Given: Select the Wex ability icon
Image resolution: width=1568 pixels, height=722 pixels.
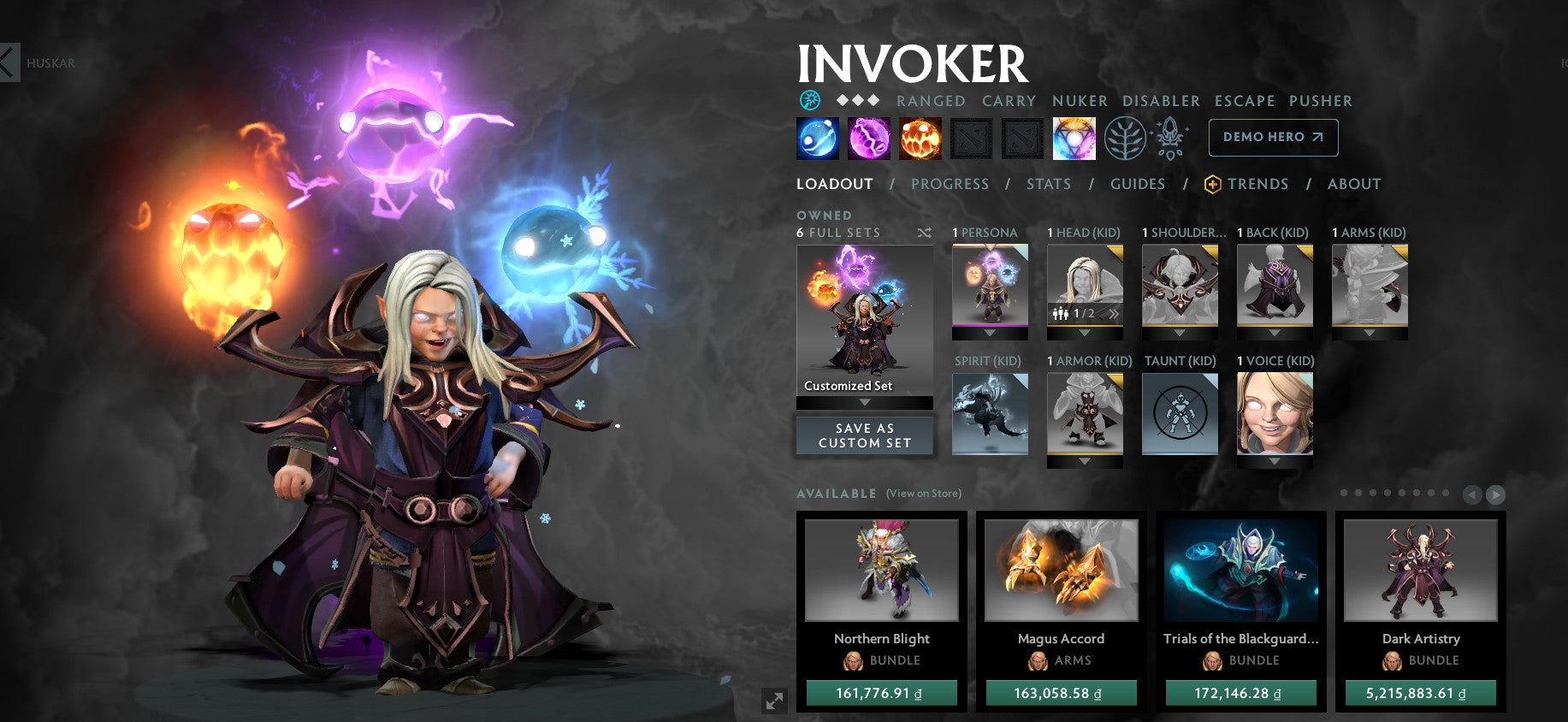Looking at the screenshot, I should (868, 139).
